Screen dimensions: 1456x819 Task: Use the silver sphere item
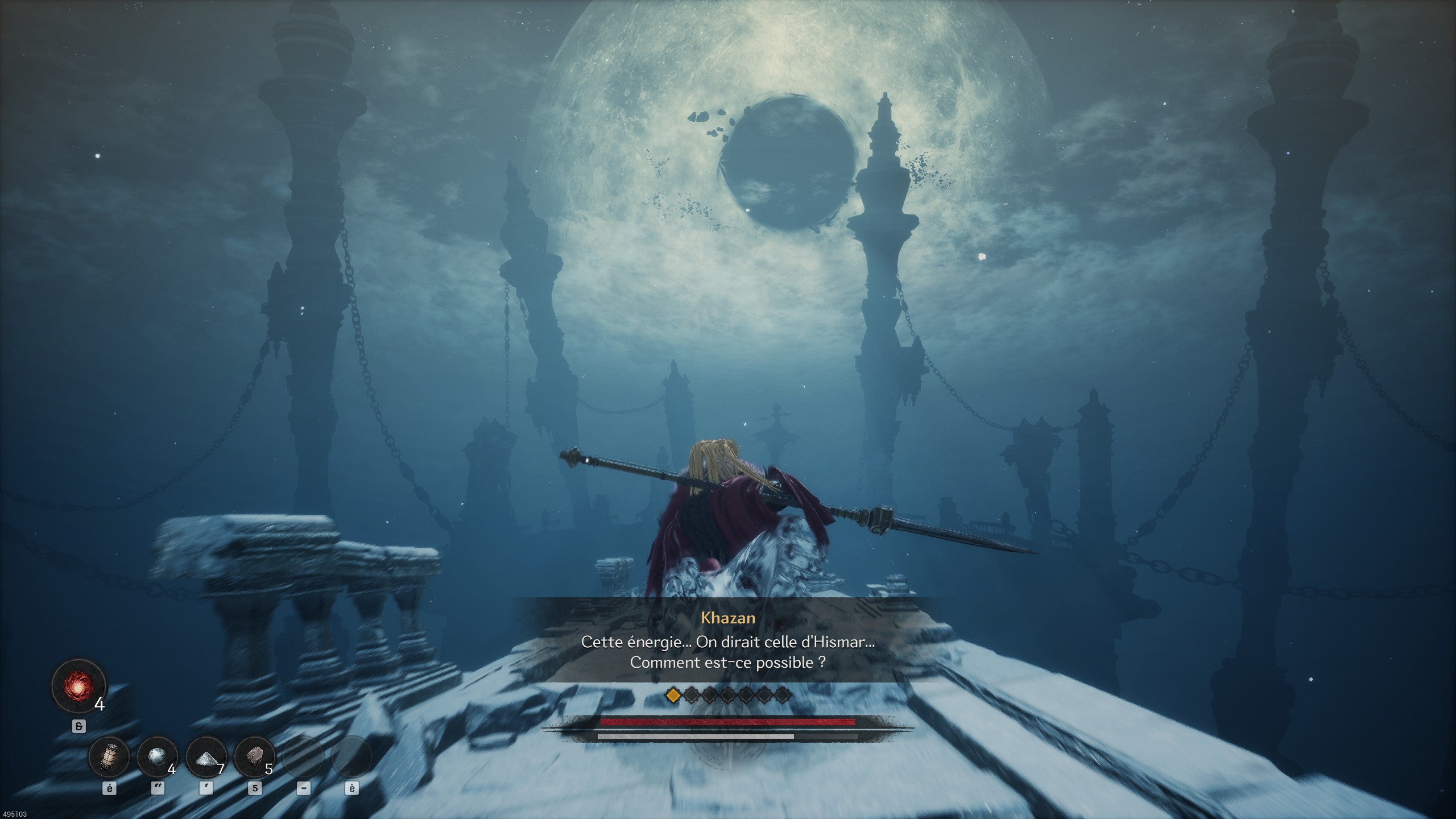click(x=157, y=757)
